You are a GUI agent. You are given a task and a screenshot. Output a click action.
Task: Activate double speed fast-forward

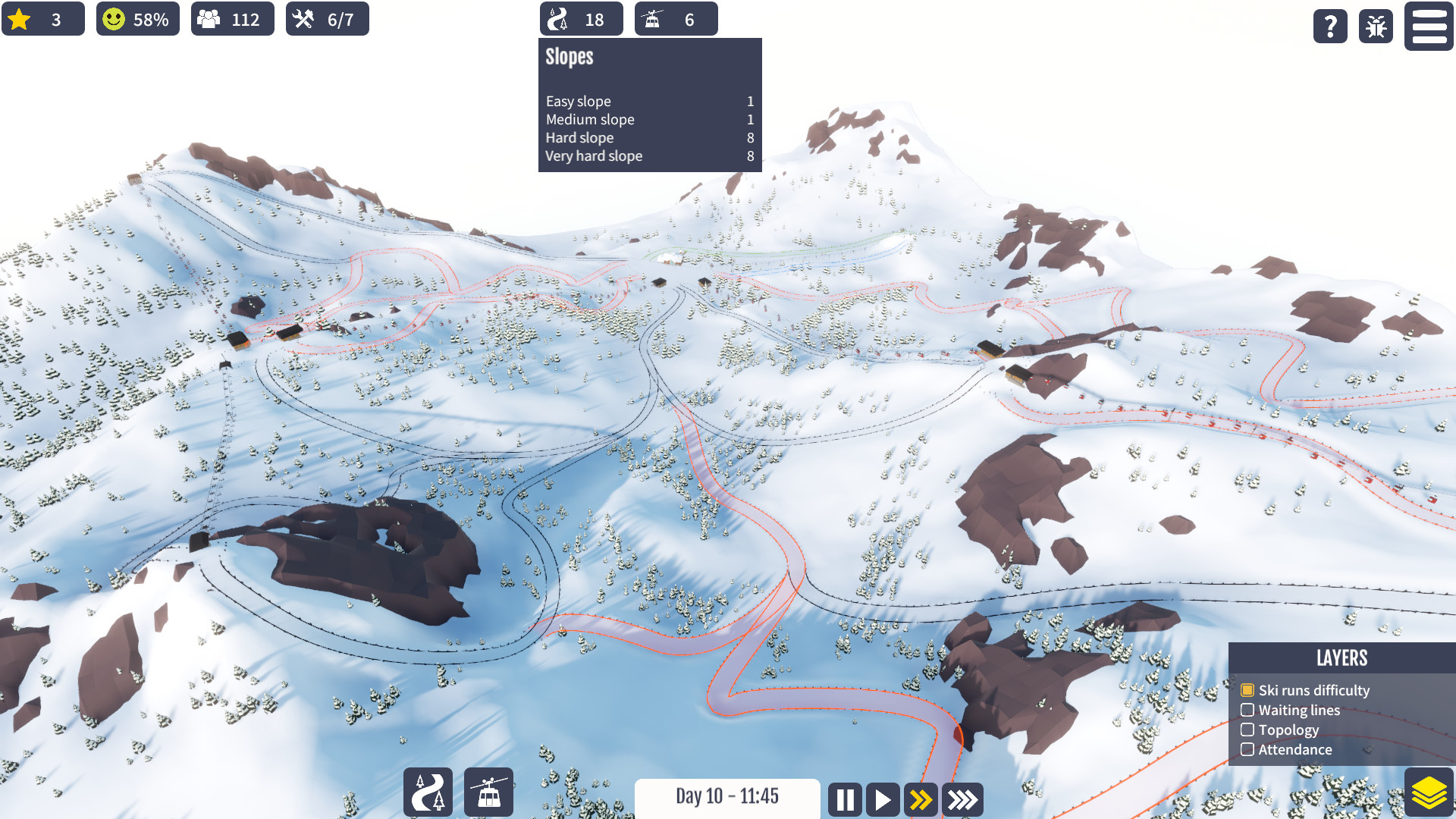click(921, 799)
